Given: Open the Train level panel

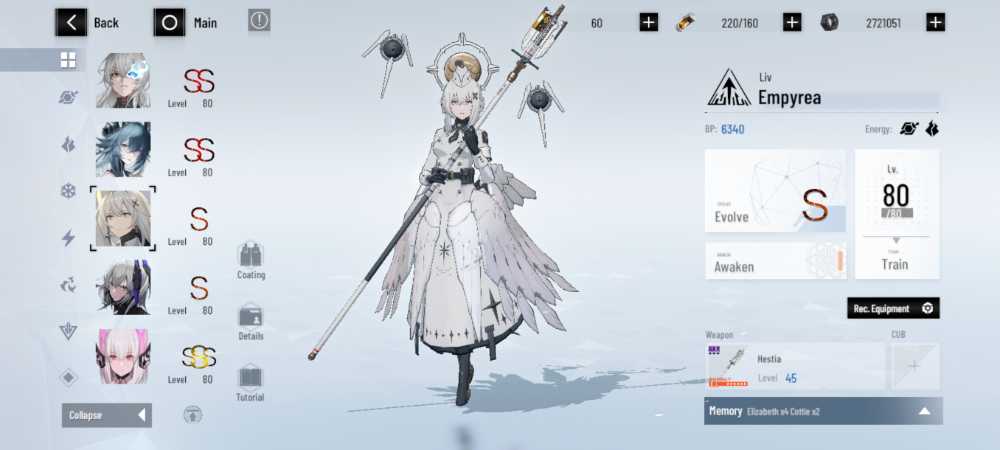Looking at the screenshot, I should [x=896, y=214].
